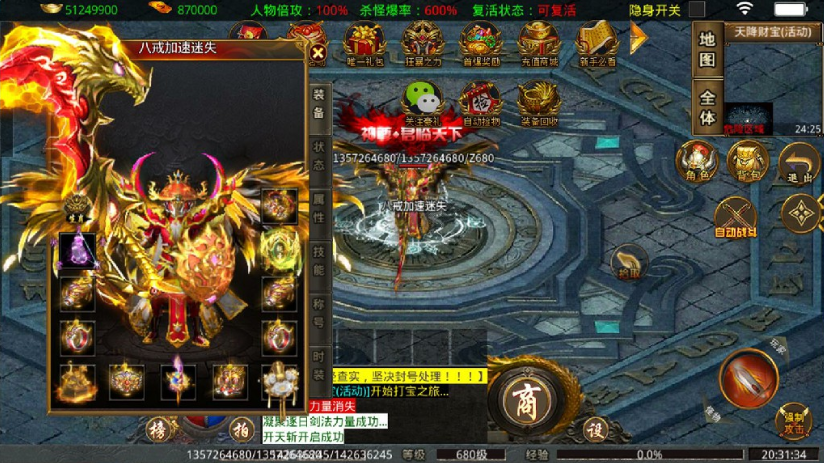Viewport: 824px width, 463px height.
Task: Activate 自动战斗 auto battle
Action: (735, 217)
